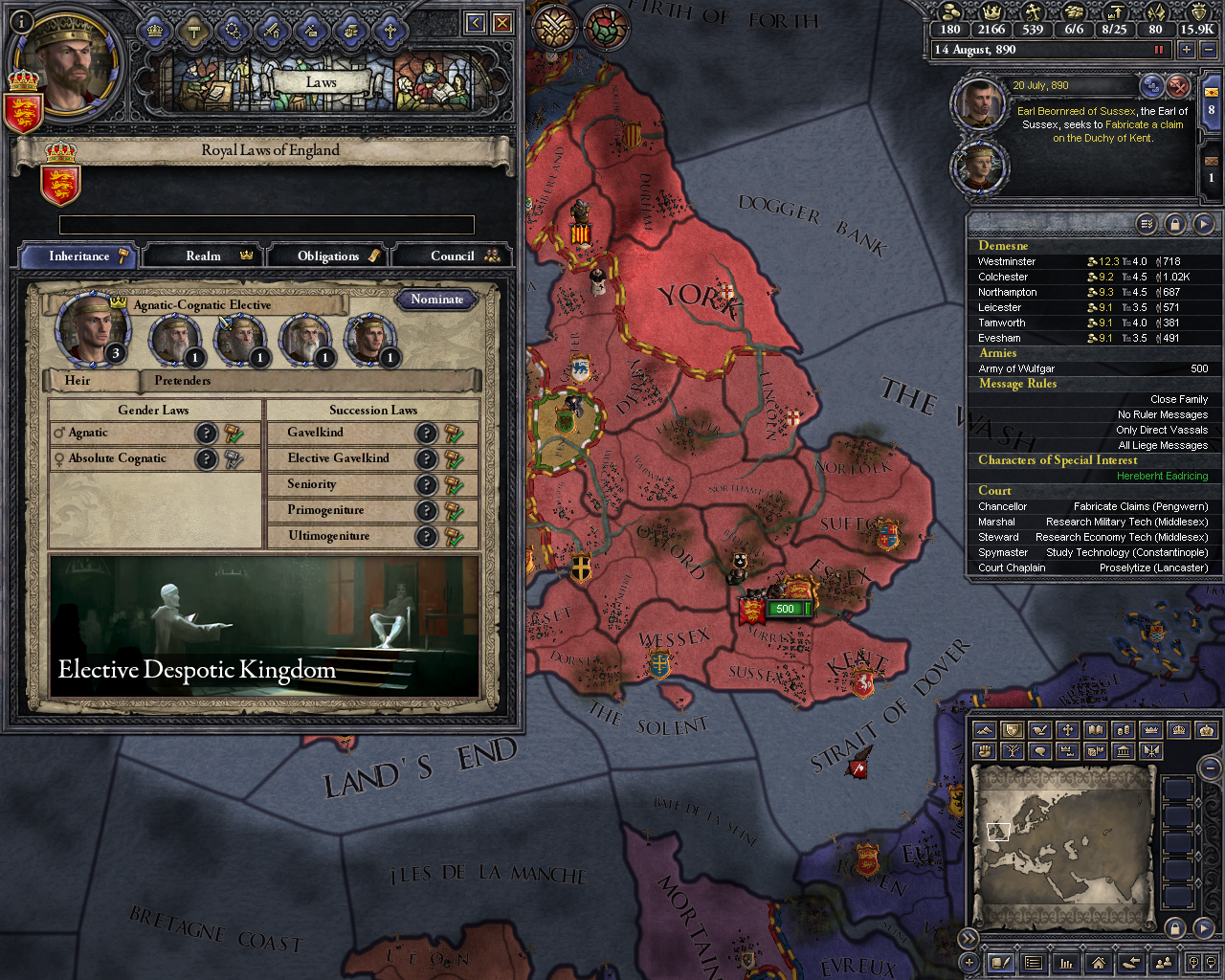1225x980 pixels.
Task: Select the terrain map mode on the minimap
Action: [983, 729]
